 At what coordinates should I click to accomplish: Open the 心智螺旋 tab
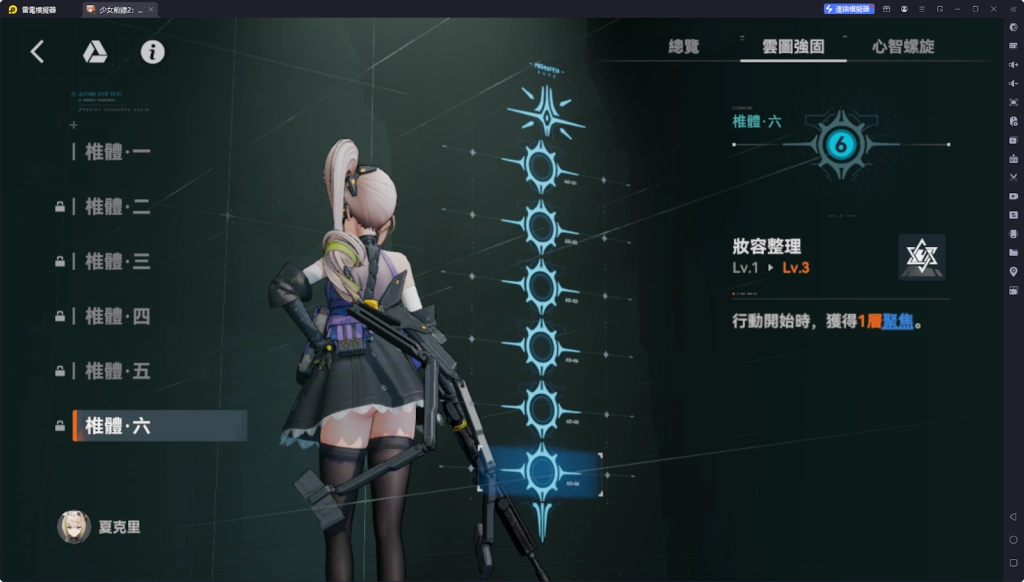point(903,46)
